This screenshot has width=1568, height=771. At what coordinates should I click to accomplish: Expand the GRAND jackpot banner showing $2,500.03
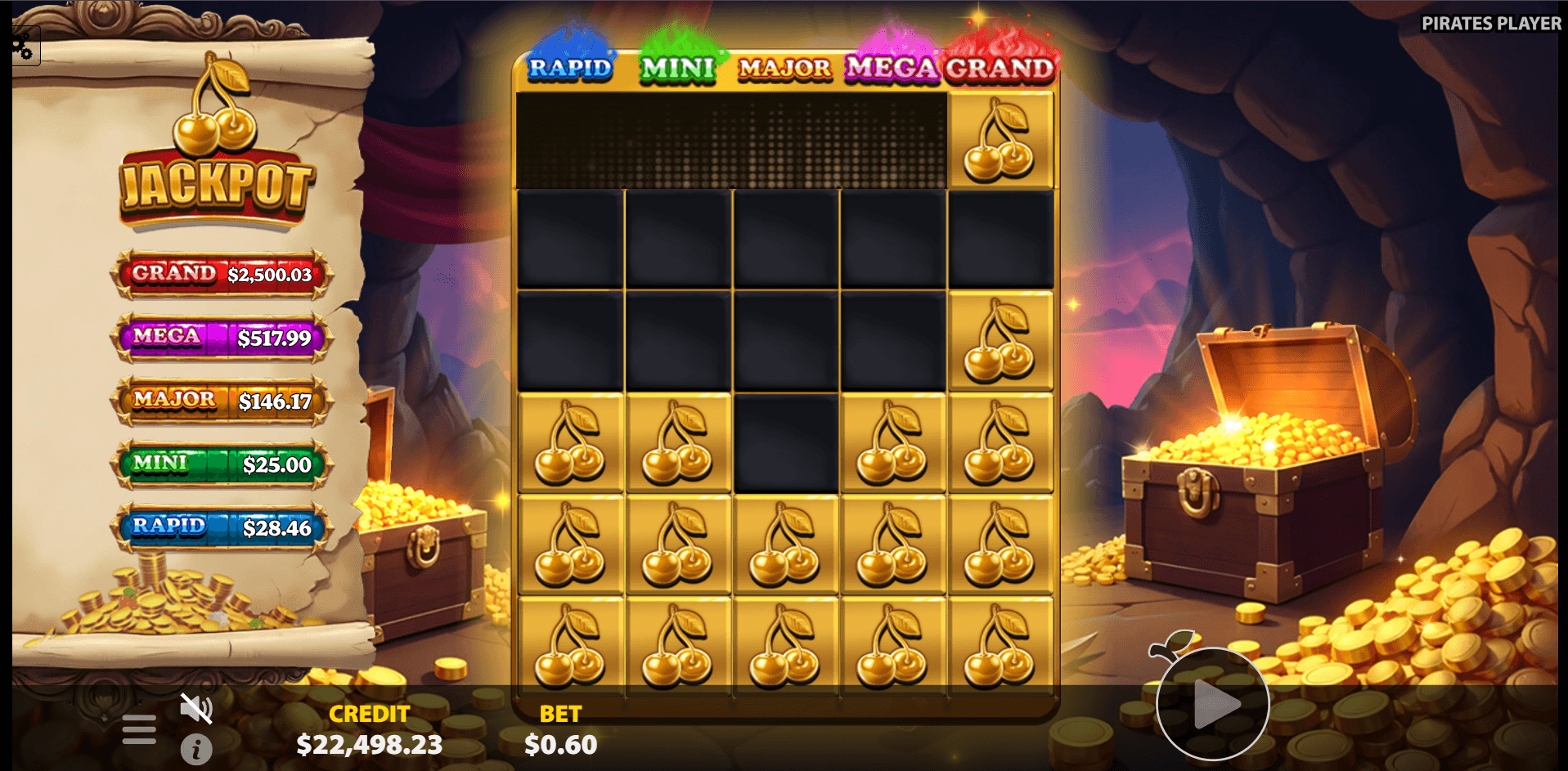pyautogui.click(x=220, y=276)
